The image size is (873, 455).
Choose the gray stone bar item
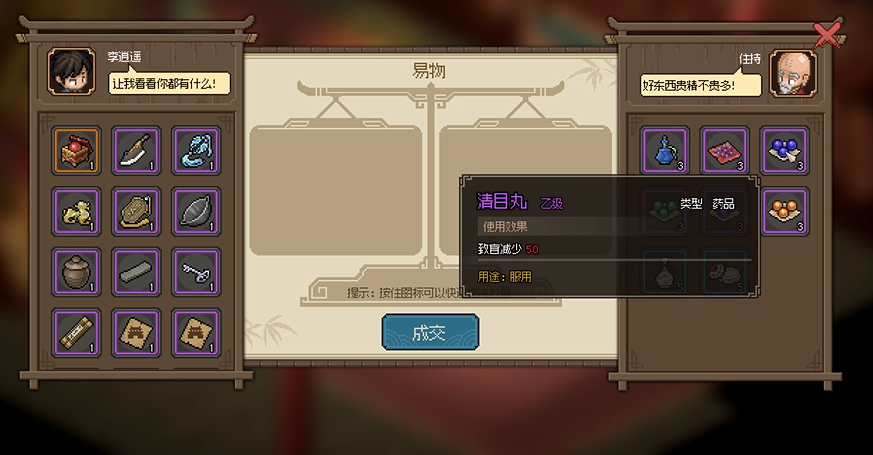[136, 270]
